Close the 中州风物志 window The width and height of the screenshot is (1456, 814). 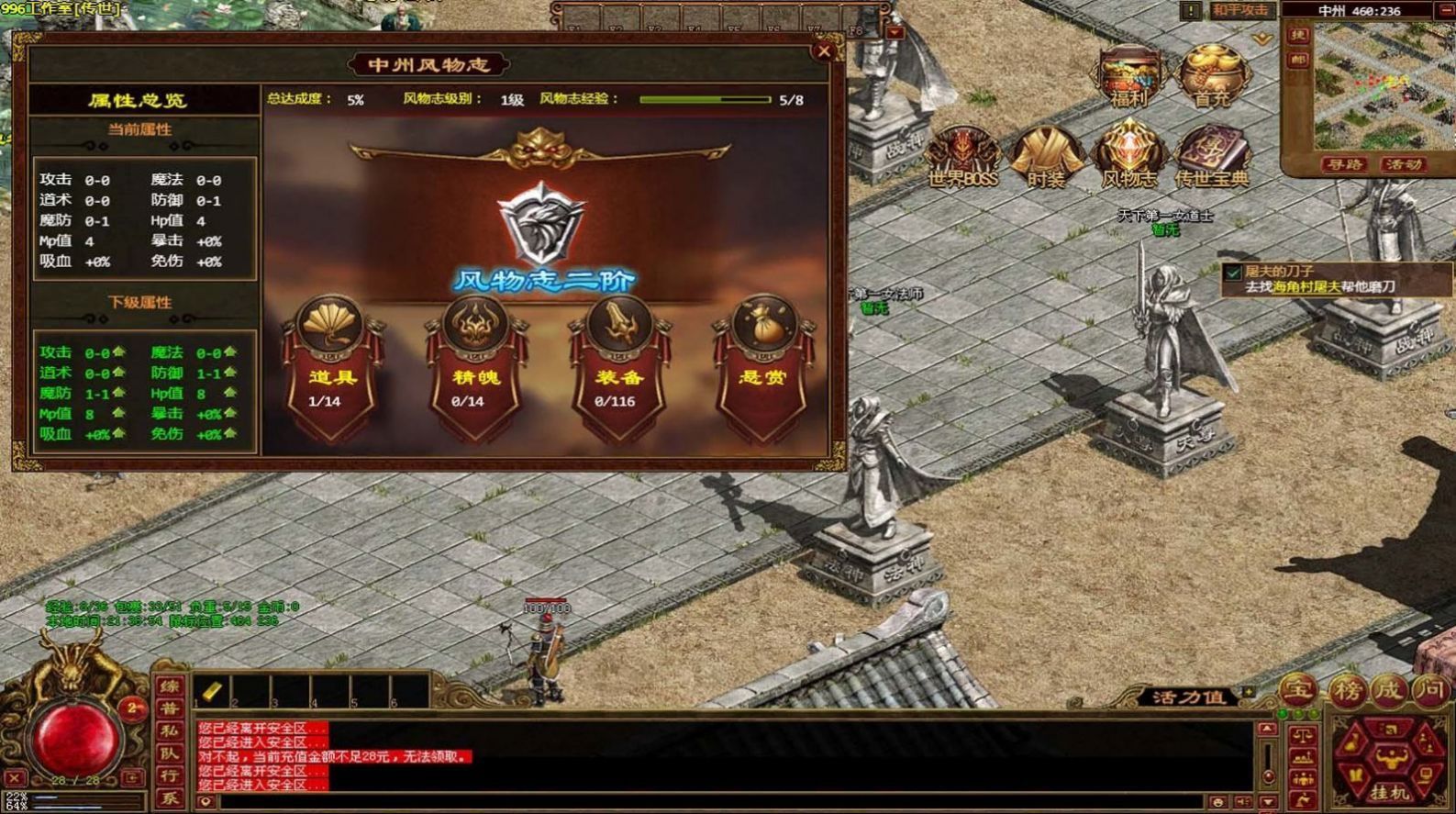click(823, 51)
